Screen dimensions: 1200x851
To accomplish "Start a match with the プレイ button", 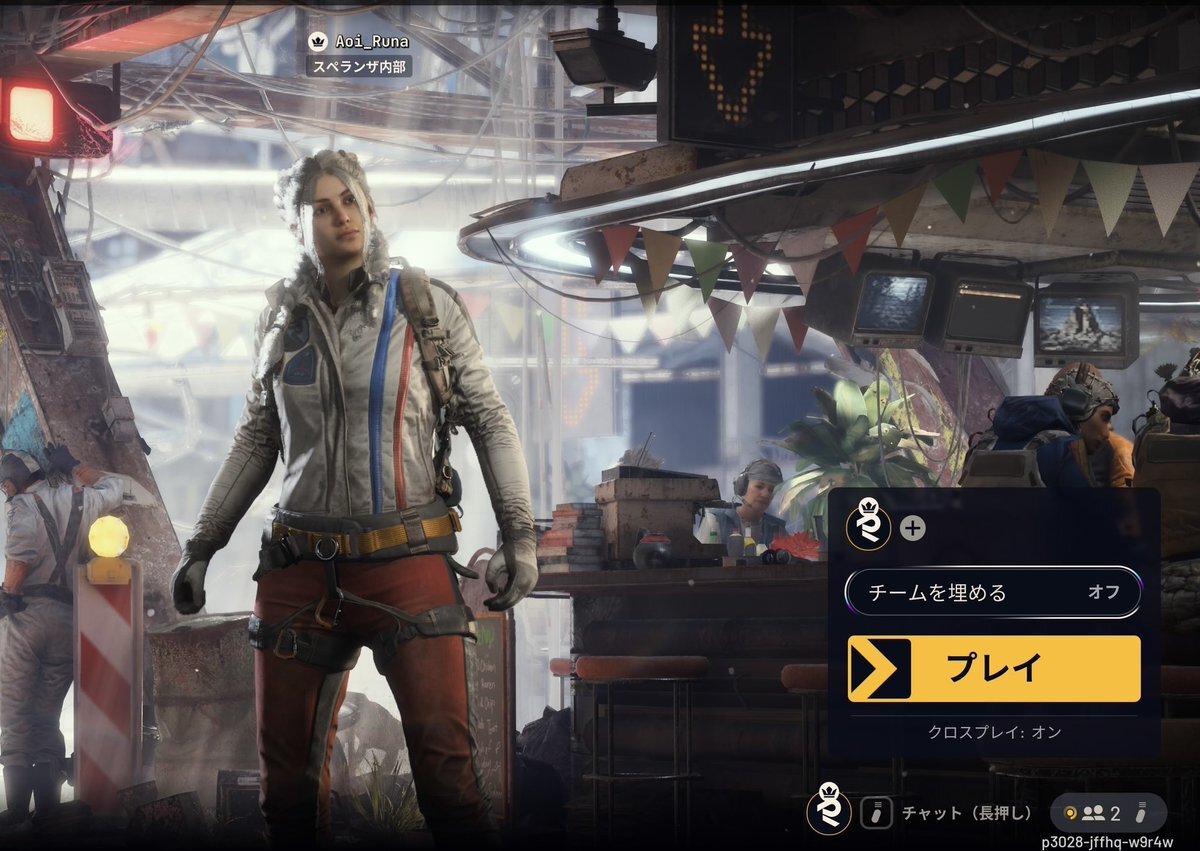I will click(993, 668).
